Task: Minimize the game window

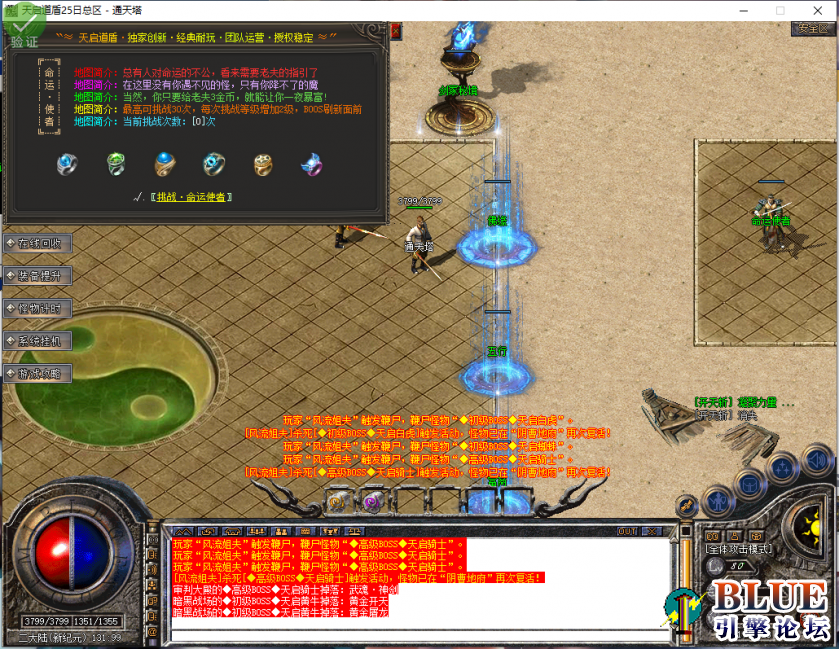Action: [x=734, y=9]
